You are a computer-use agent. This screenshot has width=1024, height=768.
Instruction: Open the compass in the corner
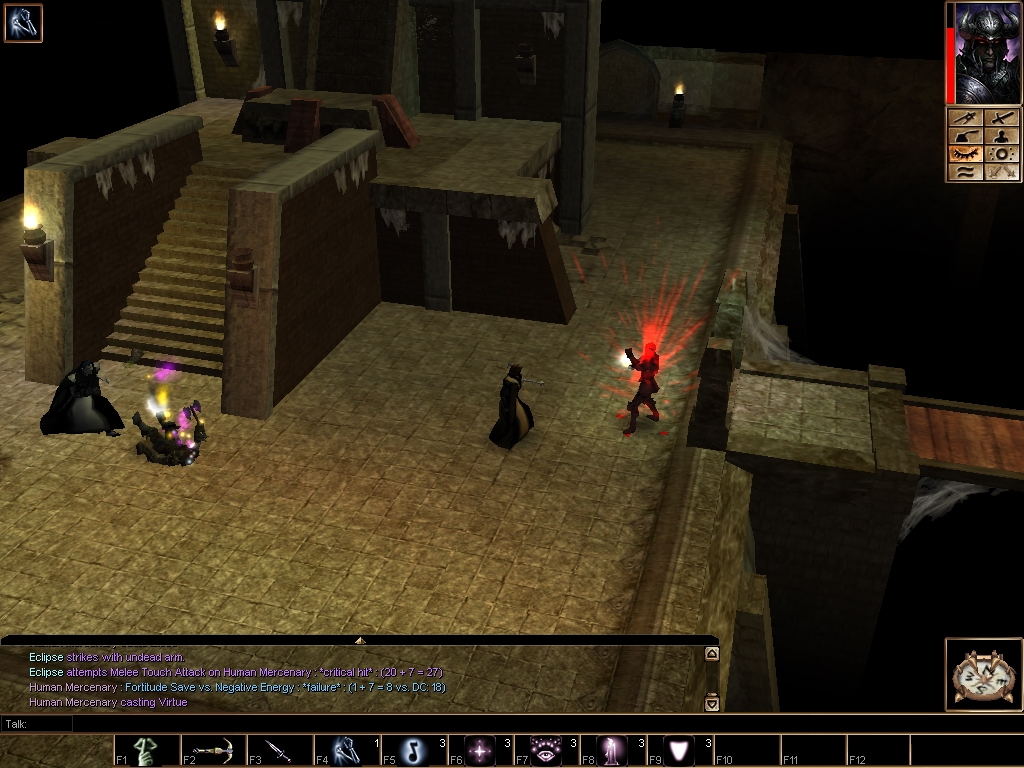pyautogui.click(x=983, y=674)
